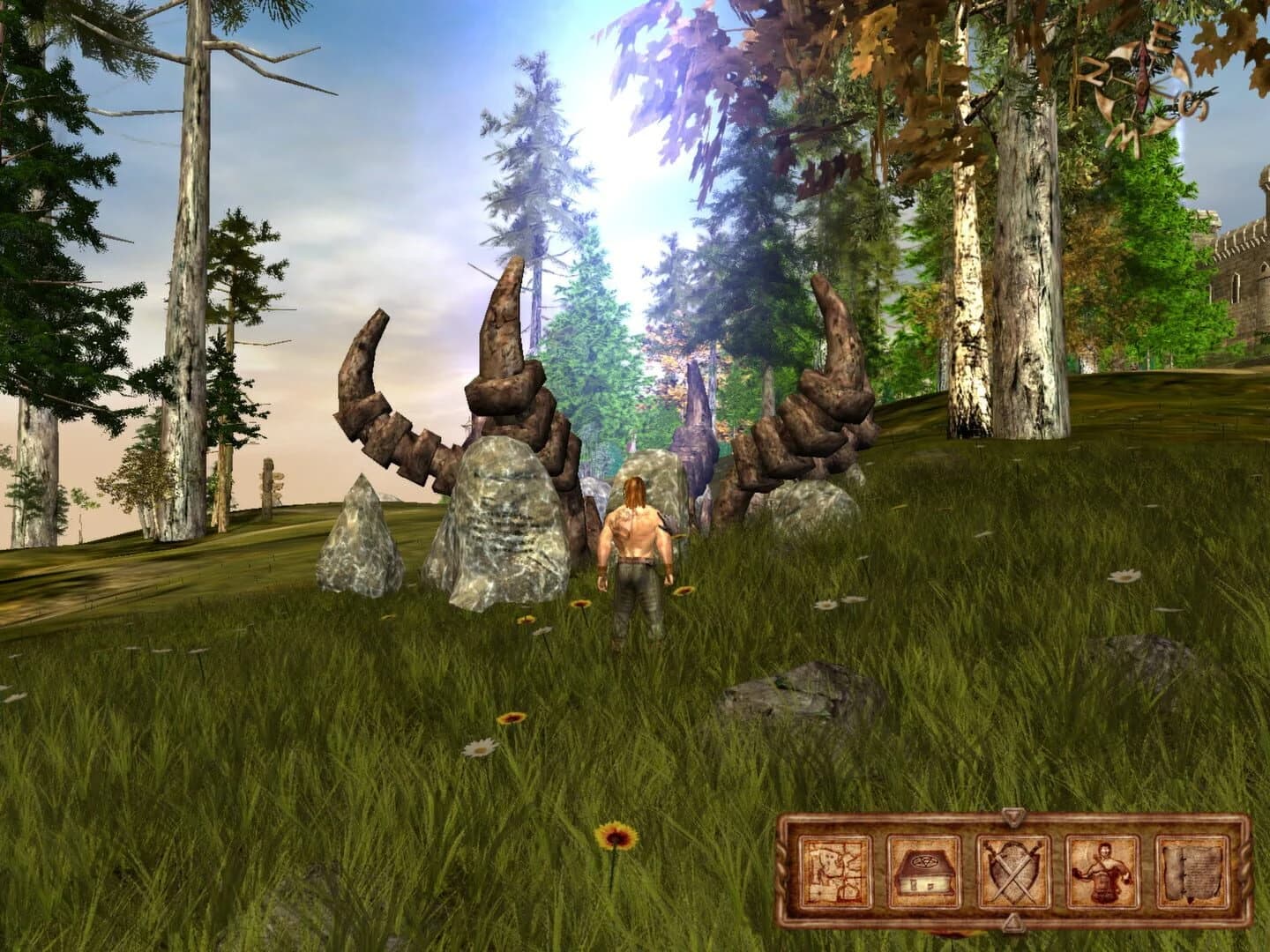Screen dimensions: 1270x952
Task: Open the world map panel
Action: click(834, 869)
